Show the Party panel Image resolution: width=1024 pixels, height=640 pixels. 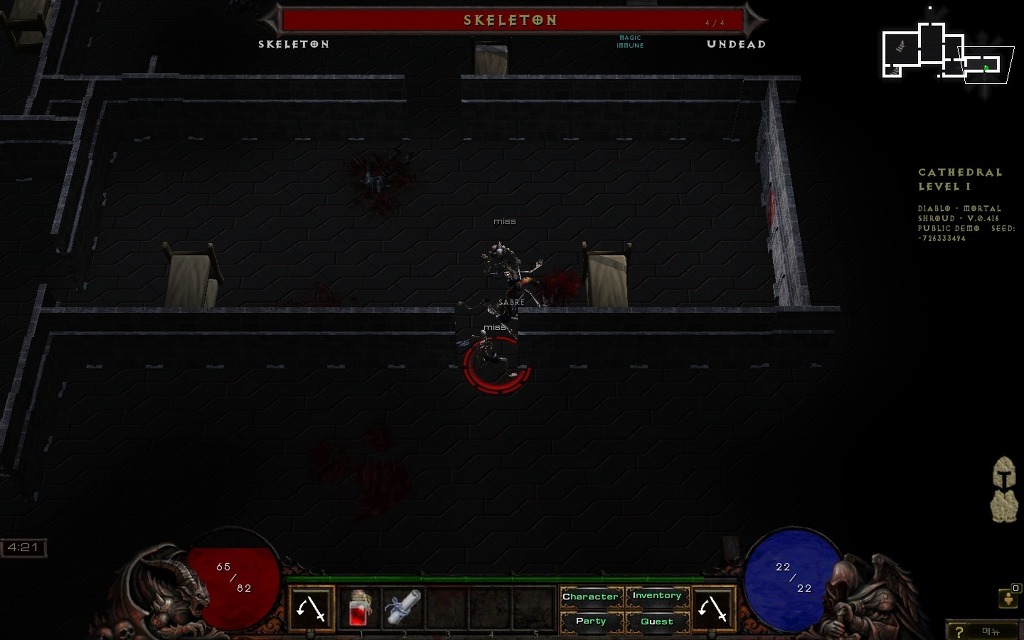pyautogui.click(x=590, y=621)
